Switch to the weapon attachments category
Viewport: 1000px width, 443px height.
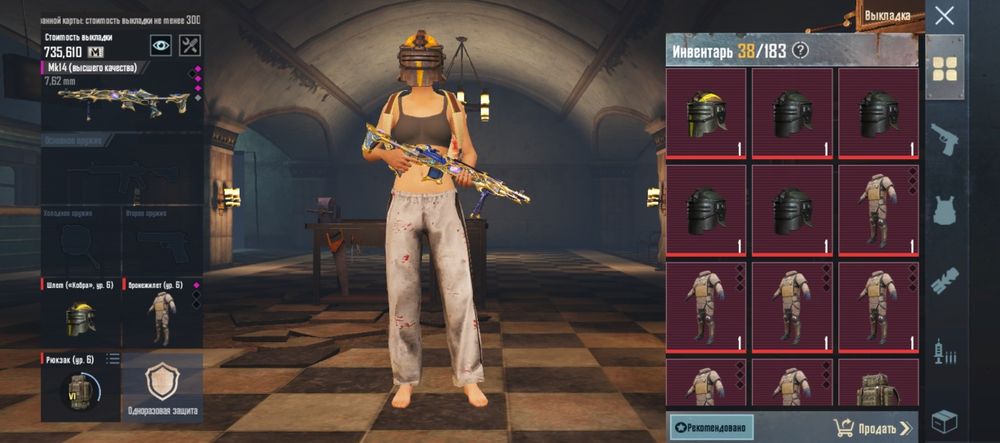pos(944,281)
